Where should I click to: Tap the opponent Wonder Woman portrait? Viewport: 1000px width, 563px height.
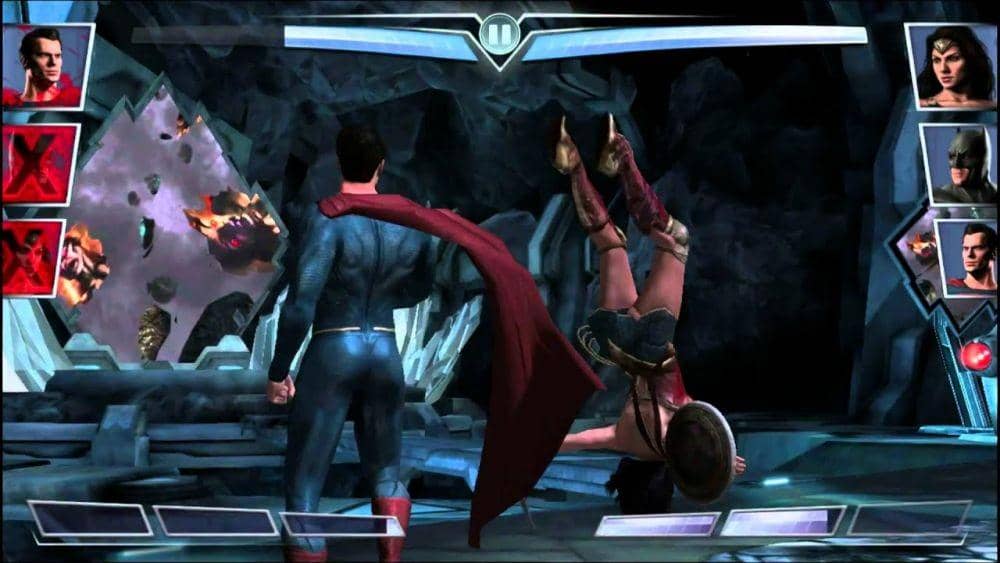[951, 67]
